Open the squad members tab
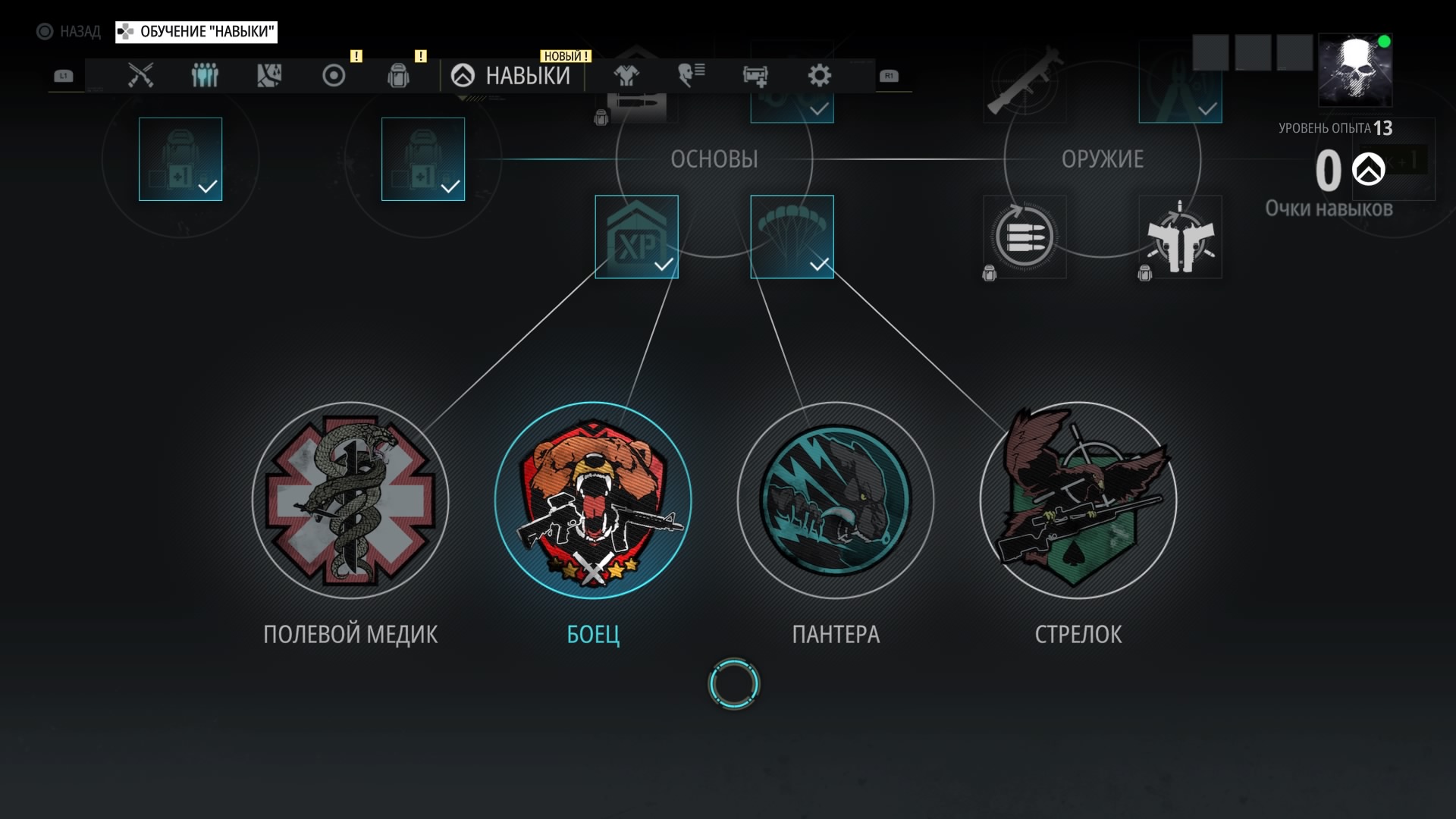 click(x=205, y=76)
